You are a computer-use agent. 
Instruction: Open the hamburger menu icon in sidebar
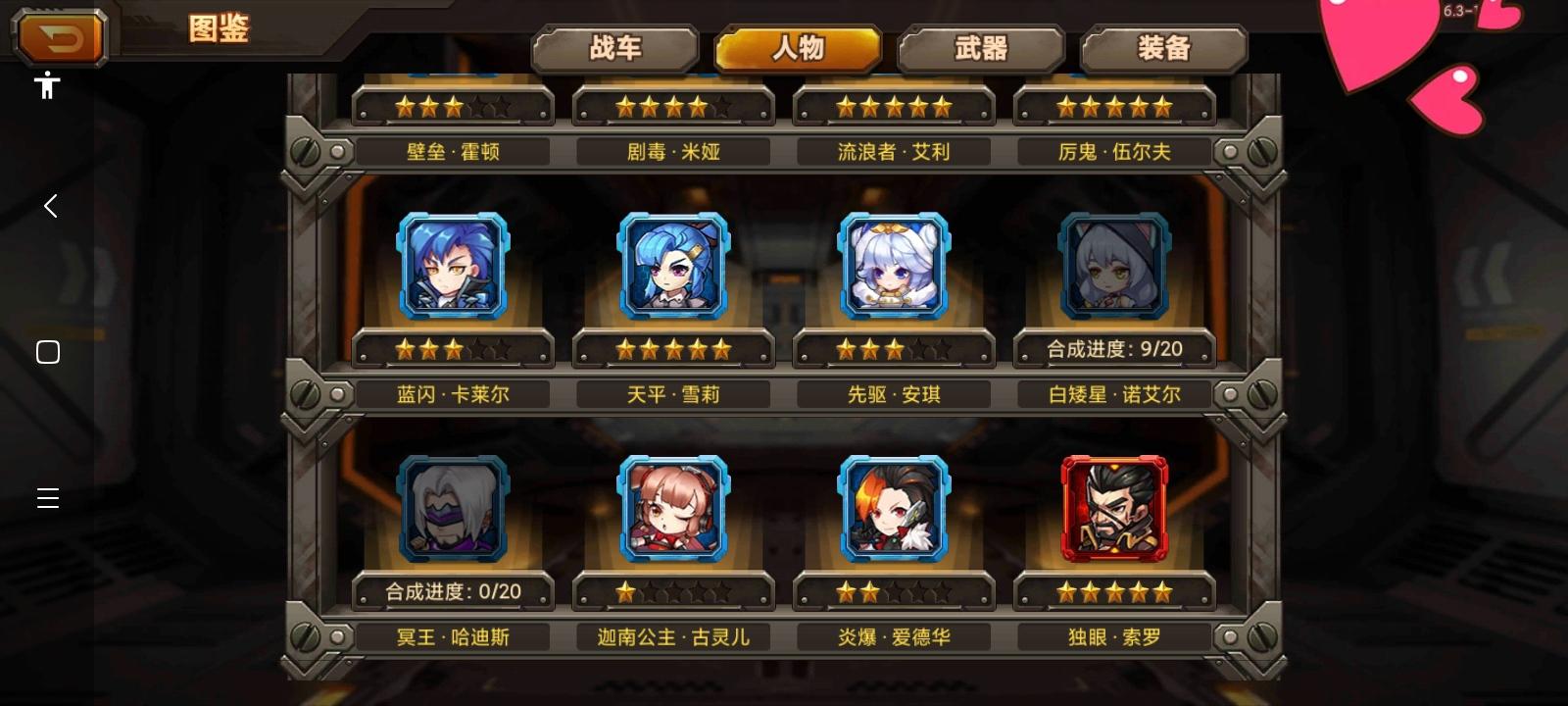click(47, 498)
